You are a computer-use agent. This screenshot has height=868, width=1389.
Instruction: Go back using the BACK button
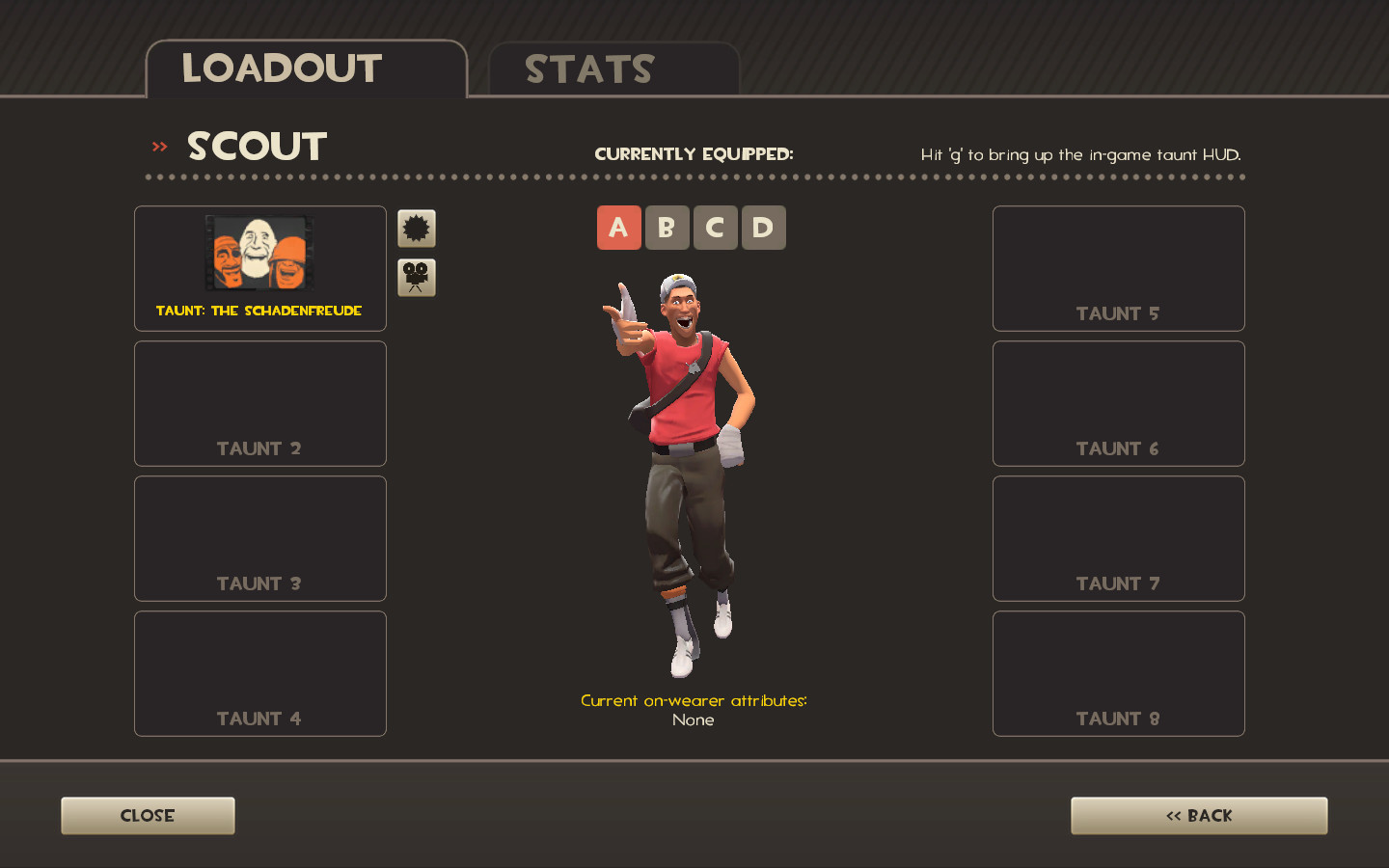point(1198,815)
